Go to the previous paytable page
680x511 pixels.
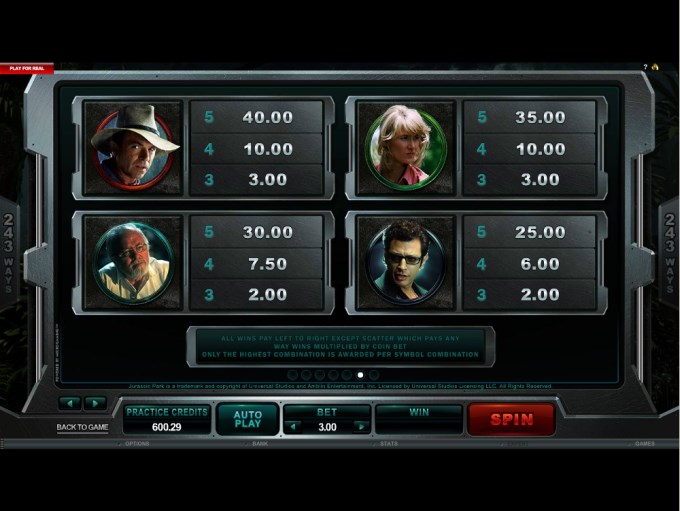pyautogui.click(x=70, y=403)
